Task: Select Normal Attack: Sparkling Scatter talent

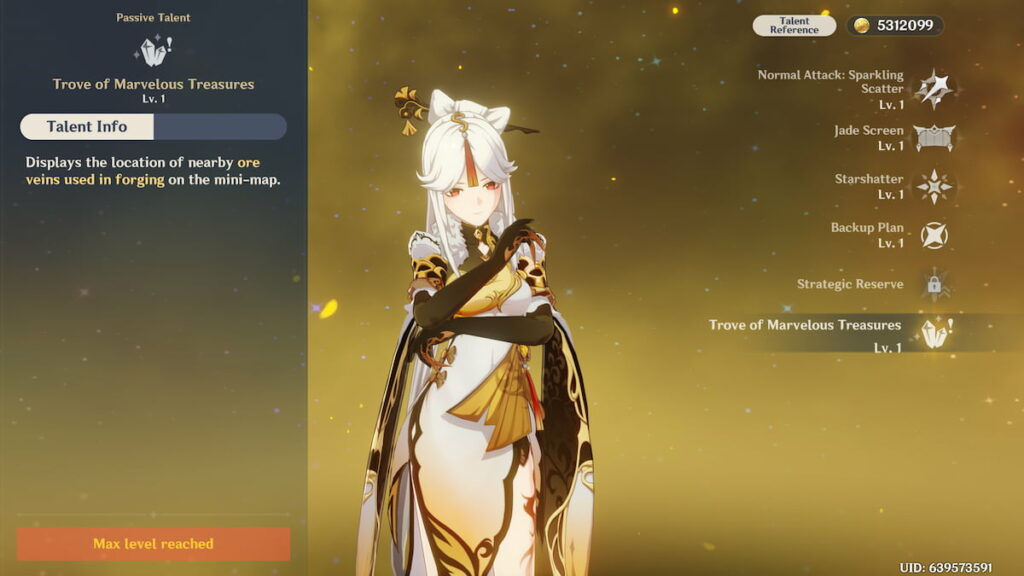Action: pos(934,89)
